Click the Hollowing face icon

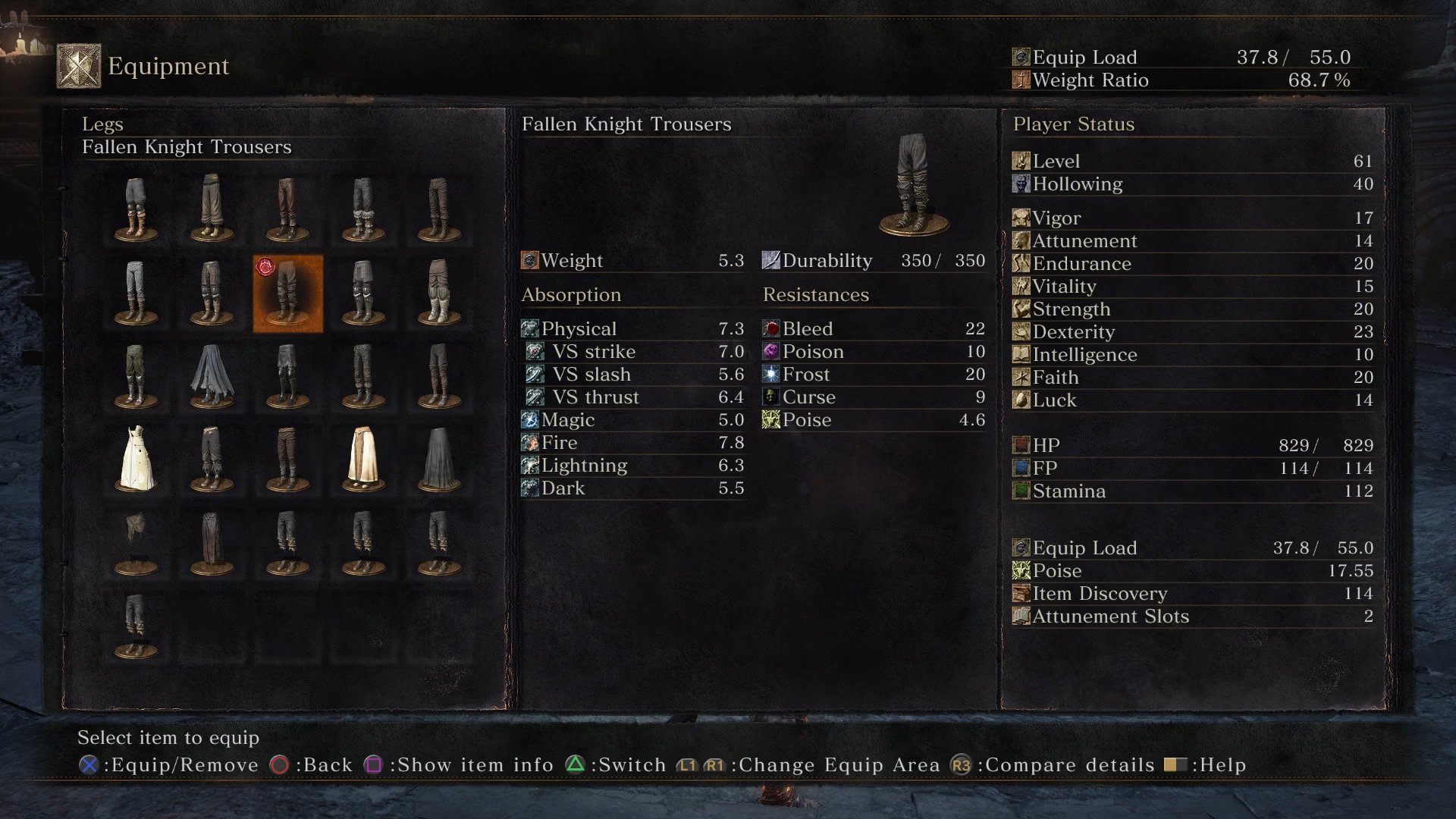tap(1020, 184)
